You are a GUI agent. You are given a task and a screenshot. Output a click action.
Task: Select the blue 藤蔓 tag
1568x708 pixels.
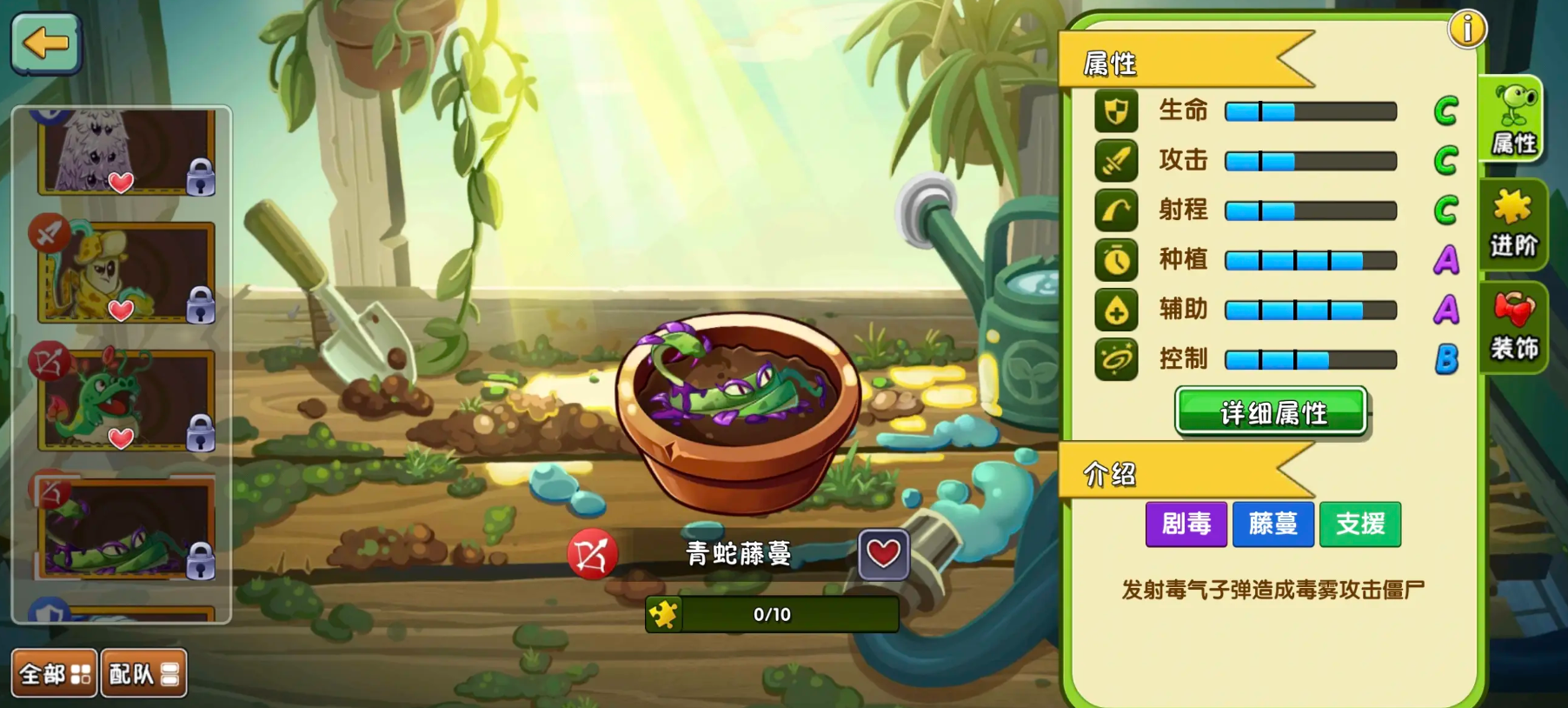(x=1273, y=524)
